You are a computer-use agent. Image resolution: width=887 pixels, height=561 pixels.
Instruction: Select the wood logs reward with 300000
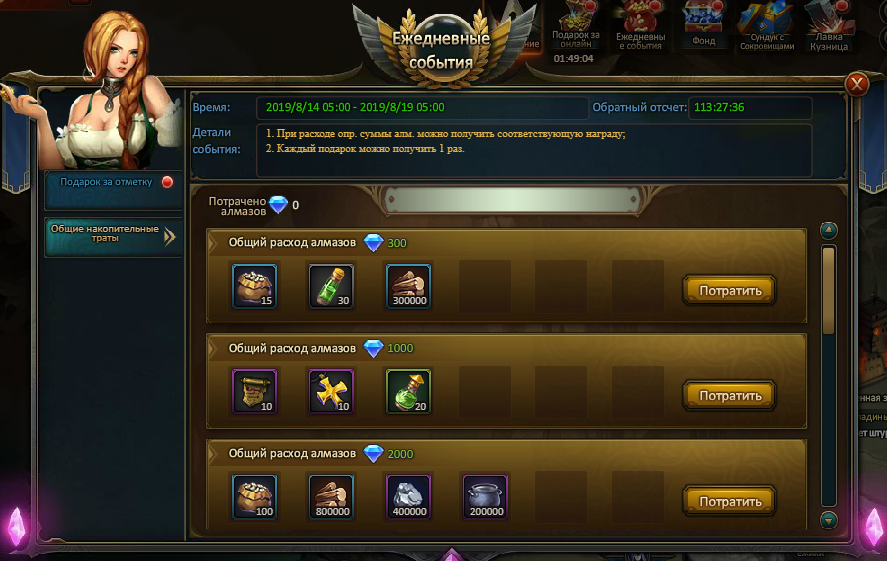pyautogui.click(x=408, y=286)
